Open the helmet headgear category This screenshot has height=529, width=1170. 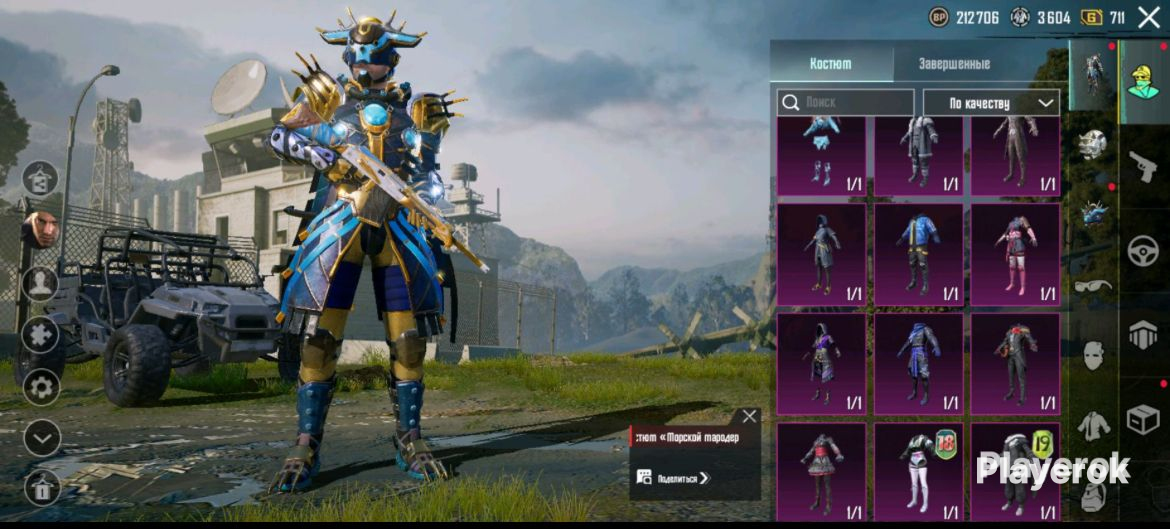[x=1093, y=145]
